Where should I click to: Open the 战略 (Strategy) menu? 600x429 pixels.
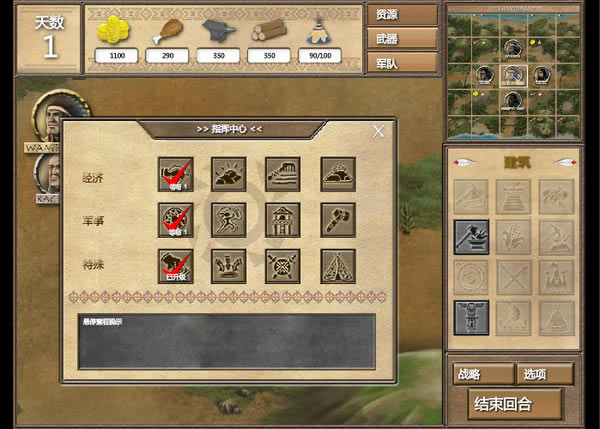tap(482, 374)
